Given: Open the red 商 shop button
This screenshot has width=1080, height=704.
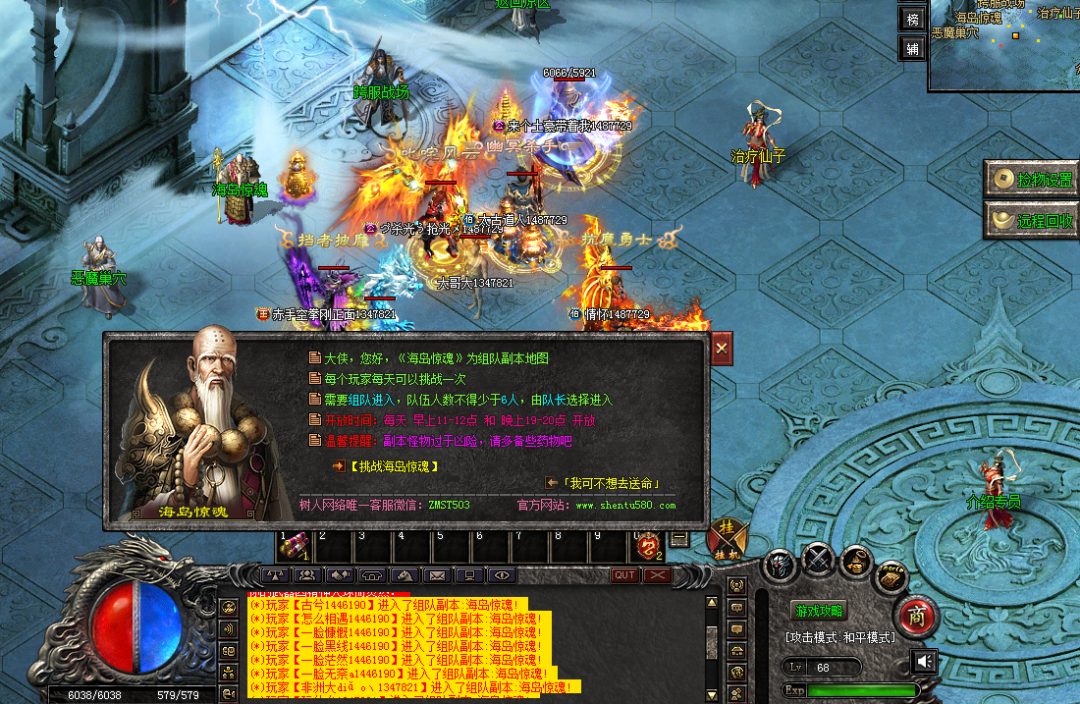Looking at the screenshot, I should pyautogui.click(x=914, y=615).
